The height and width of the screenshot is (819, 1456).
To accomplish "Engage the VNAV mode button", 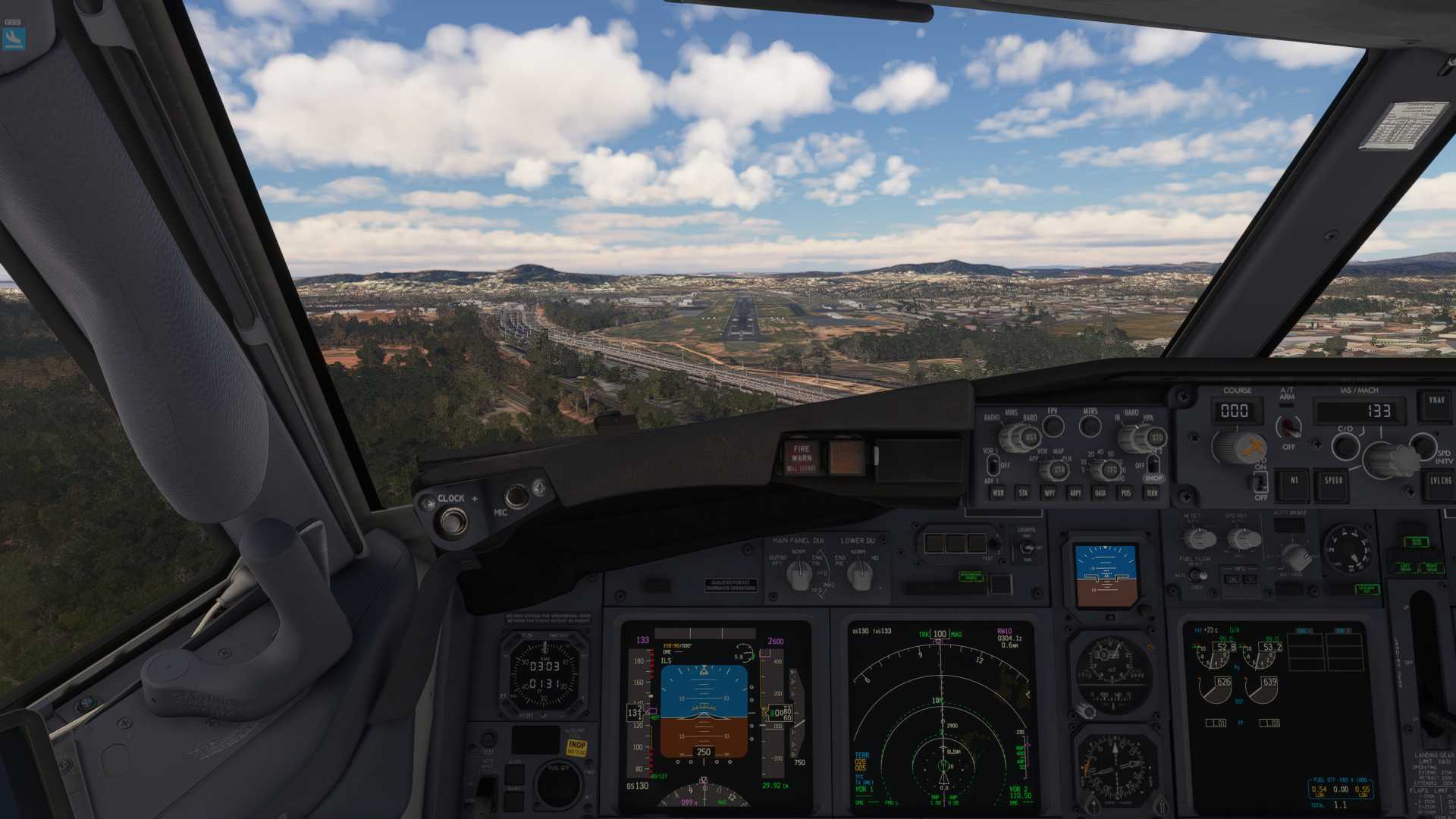I will (x=1436, y=402).
